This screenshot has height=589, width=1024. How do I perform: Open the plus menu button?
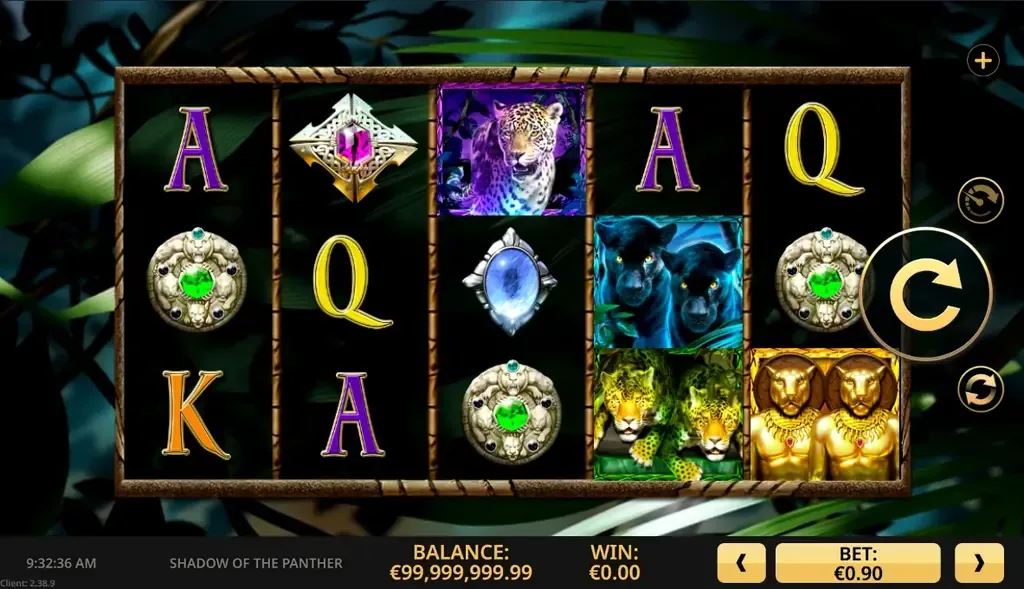(983, 62)
